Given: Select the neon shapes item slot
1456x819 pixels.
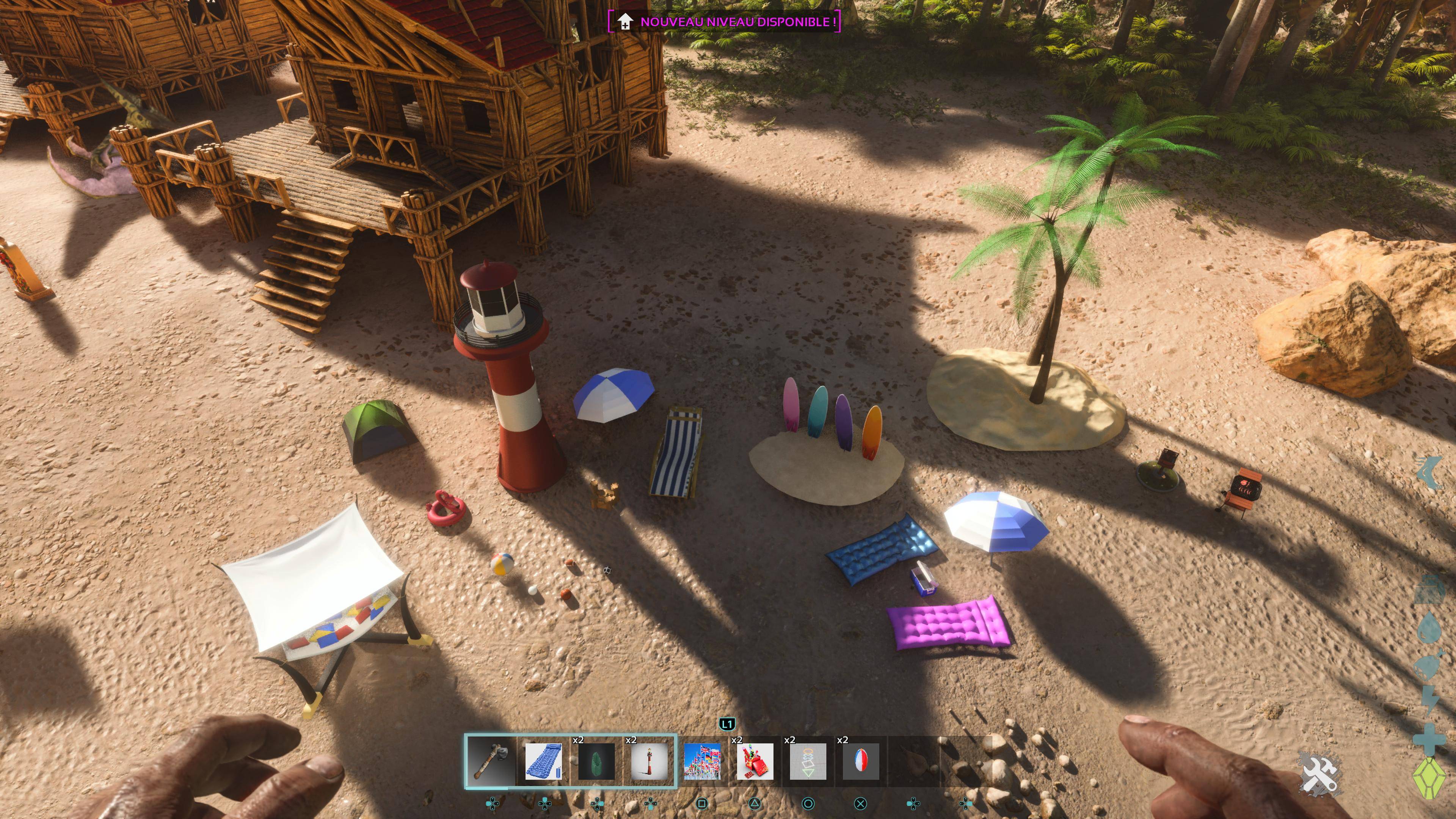Looking at the screenshot, I should (x=808, y=761).
